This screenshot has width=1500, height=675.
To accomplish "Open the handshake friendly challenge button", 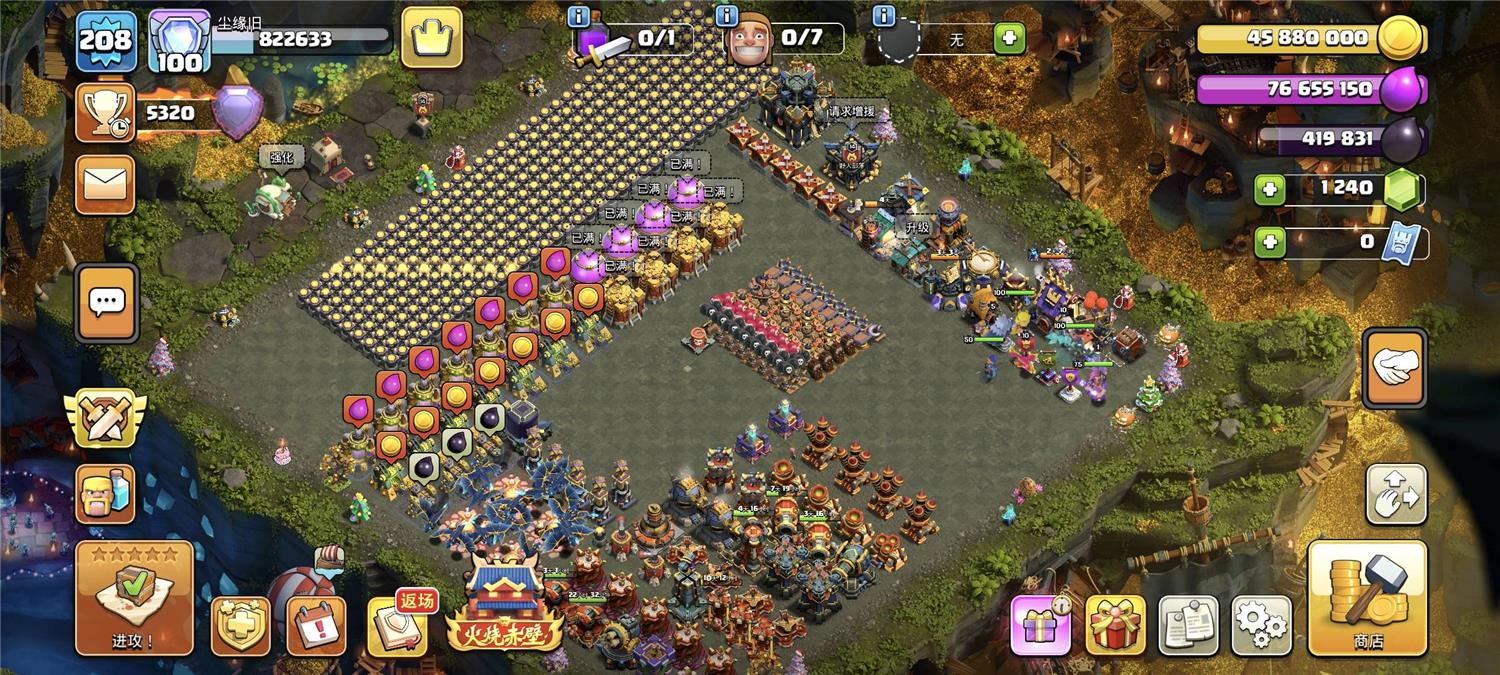I will [x=1394, y=368].
